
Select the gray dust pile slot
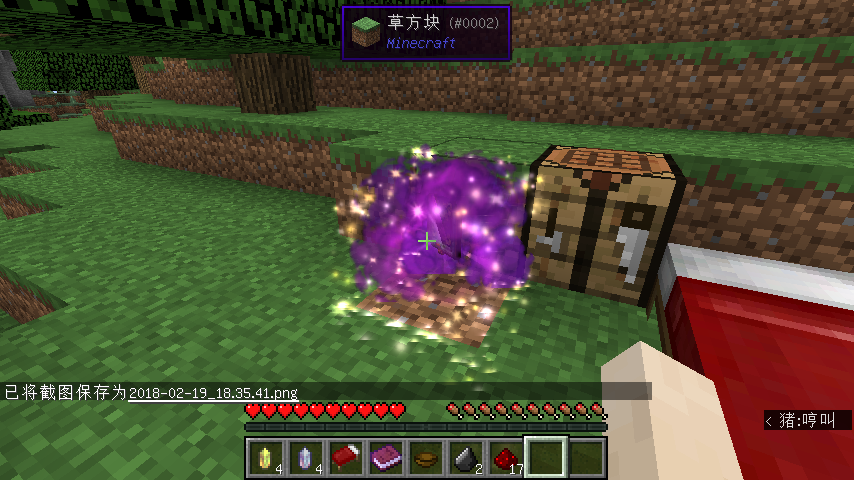(465, 458)
